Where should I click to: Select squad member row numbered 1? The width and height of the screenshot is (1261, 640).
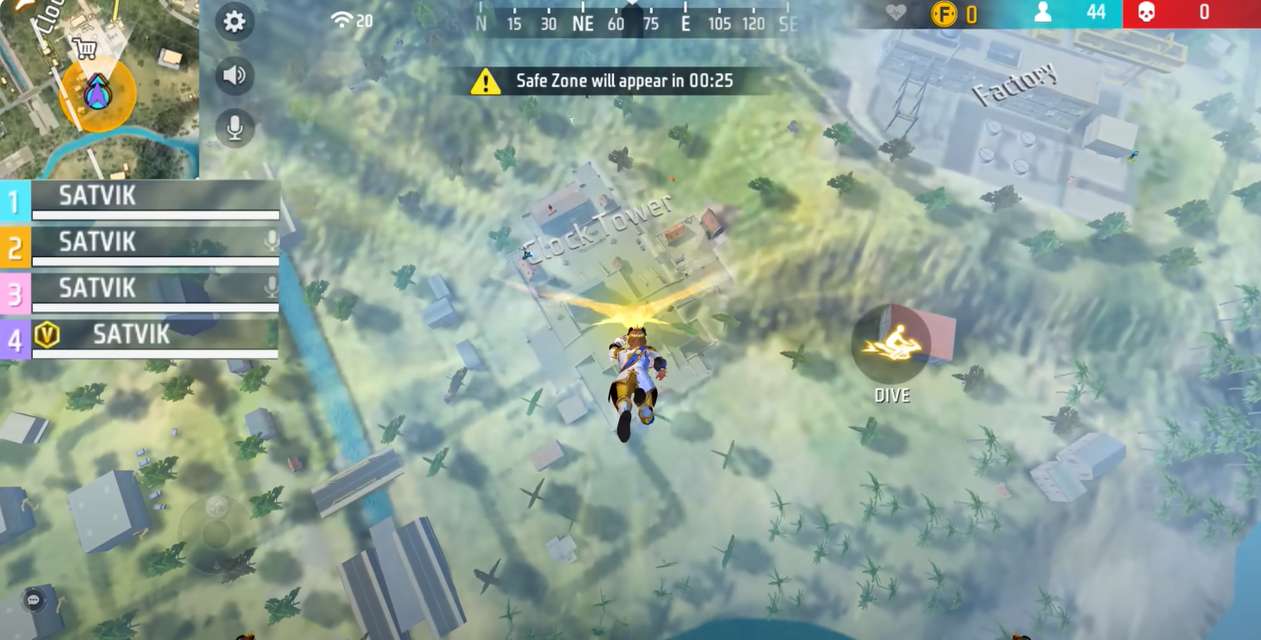pos(140,200)
